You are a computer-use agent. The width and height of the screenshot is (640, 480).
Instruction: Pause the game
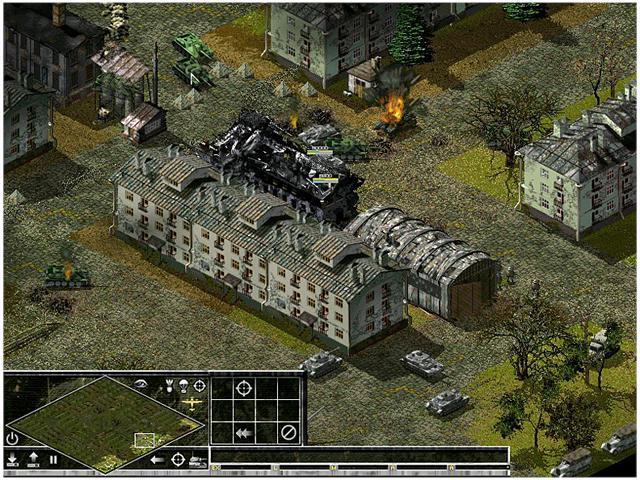pos(53,460)
